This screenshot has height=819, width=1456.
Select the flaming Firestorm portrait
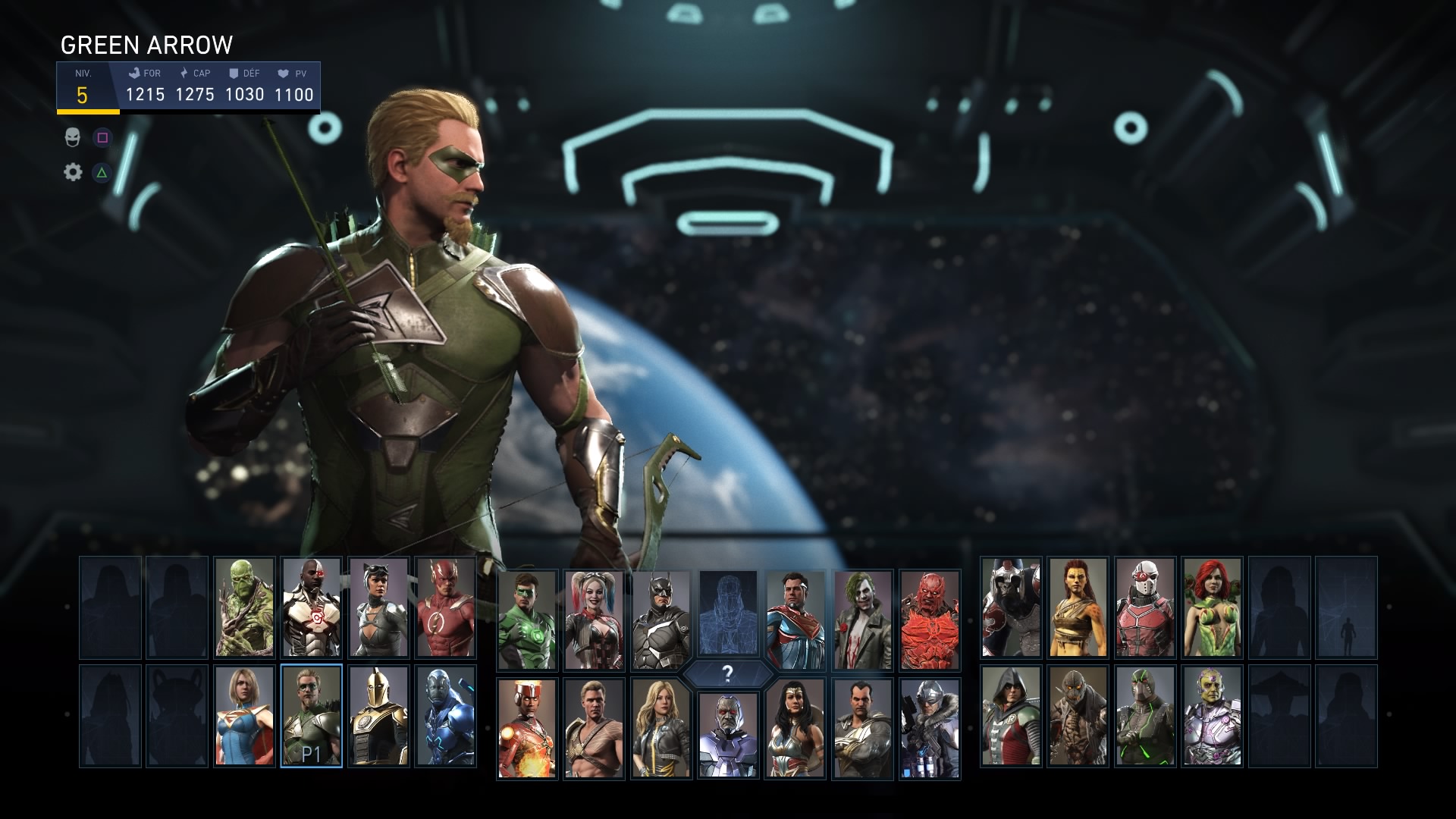click(527, 728)
